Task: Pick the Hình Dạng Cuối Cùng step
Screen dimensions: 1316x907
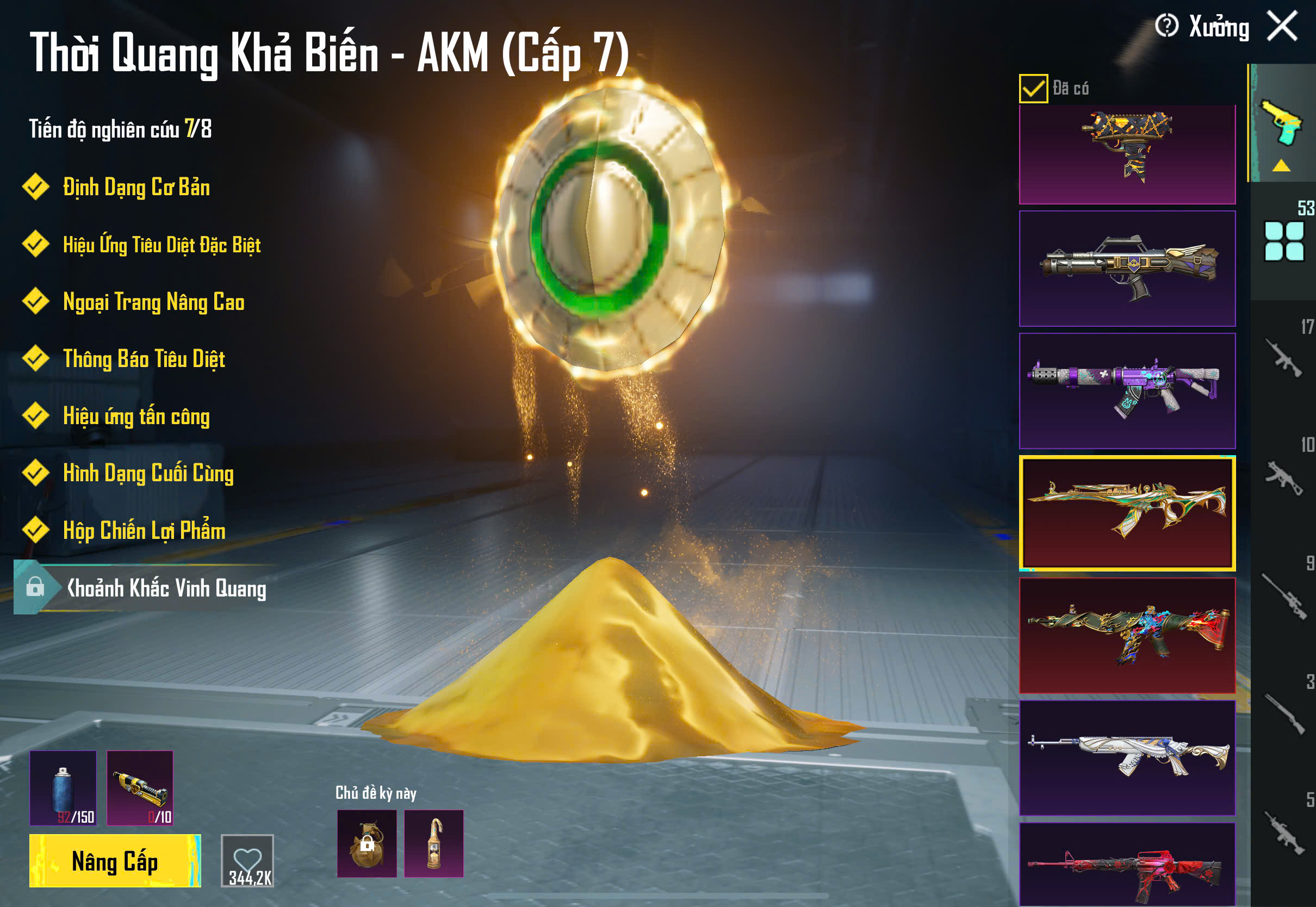Action: pyautogui.click(x=148, y=474)
